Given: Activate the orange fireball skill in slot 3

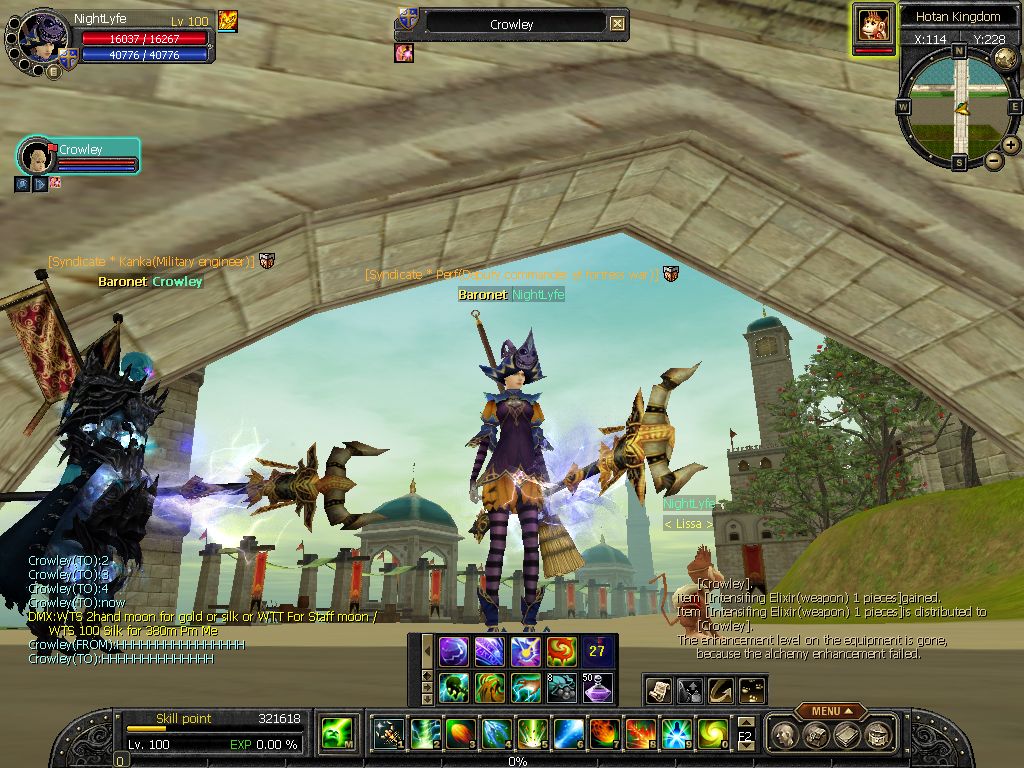Looking at the screenshot, I should tap(460, 735).
